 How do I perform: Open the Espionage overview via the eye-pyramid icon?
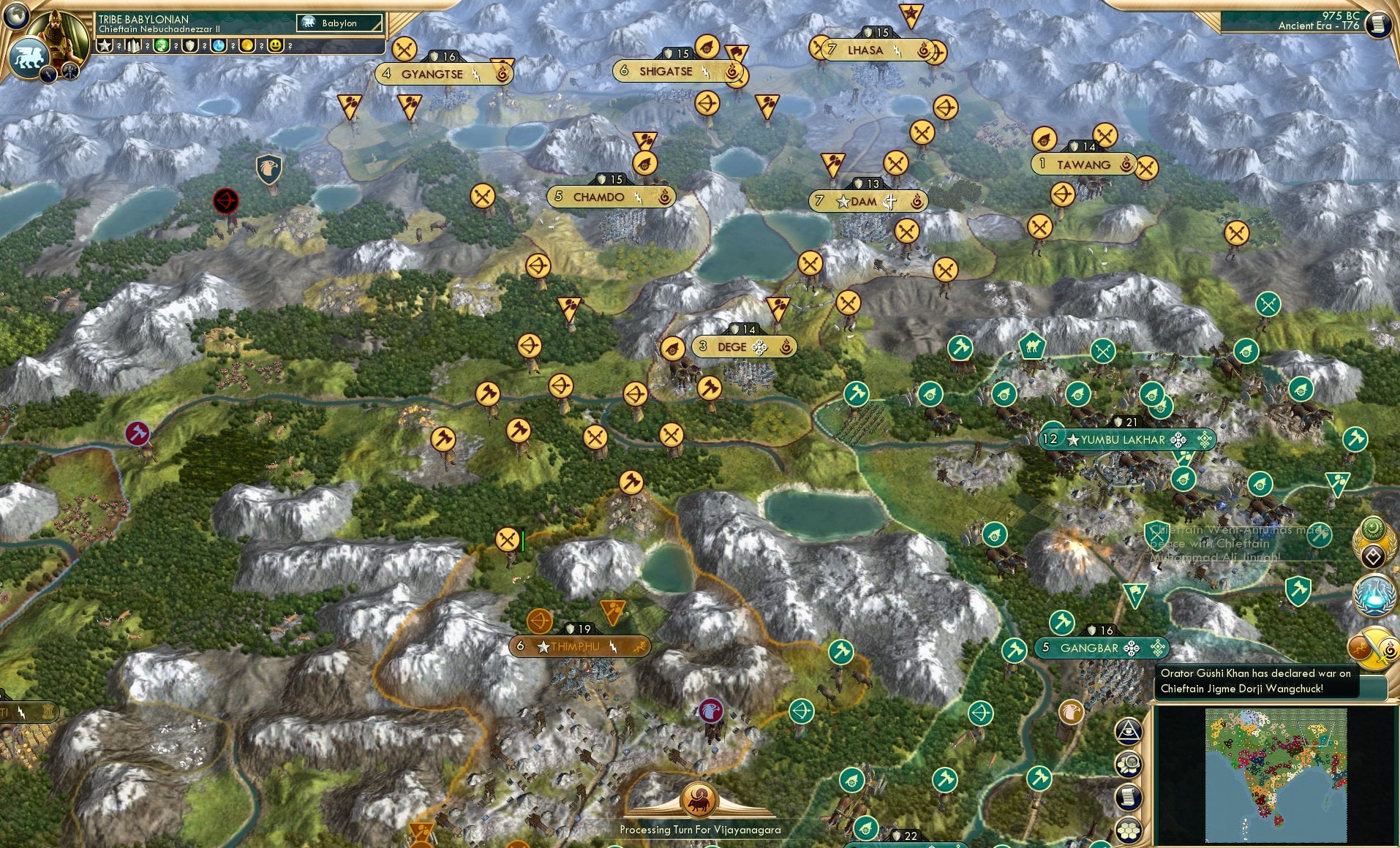pos(1129,731)
